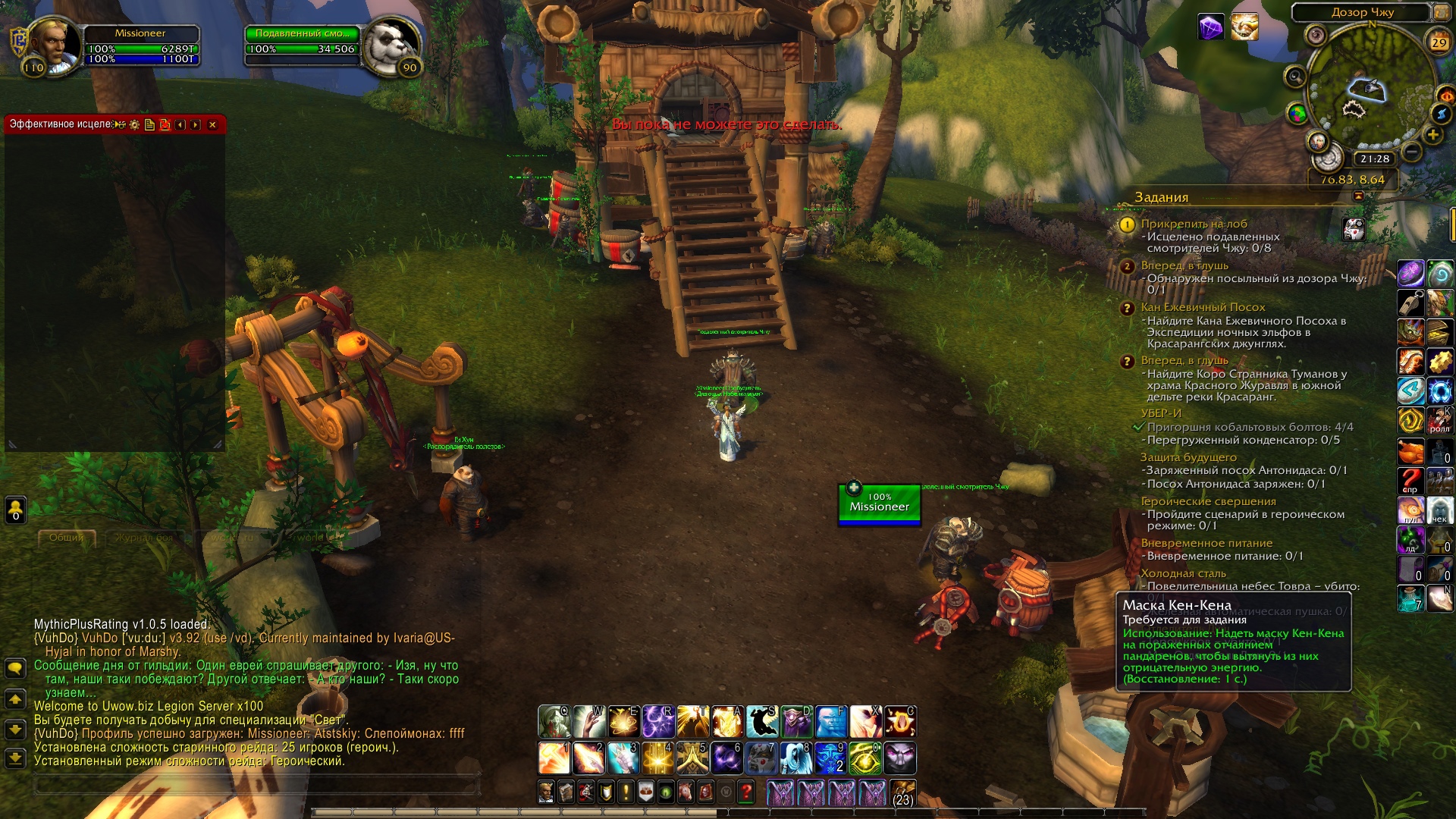Close the Эффективное исцеление meter window
Image resolution: width=1456 pixels, height=819 pixels.
point(212,125)
